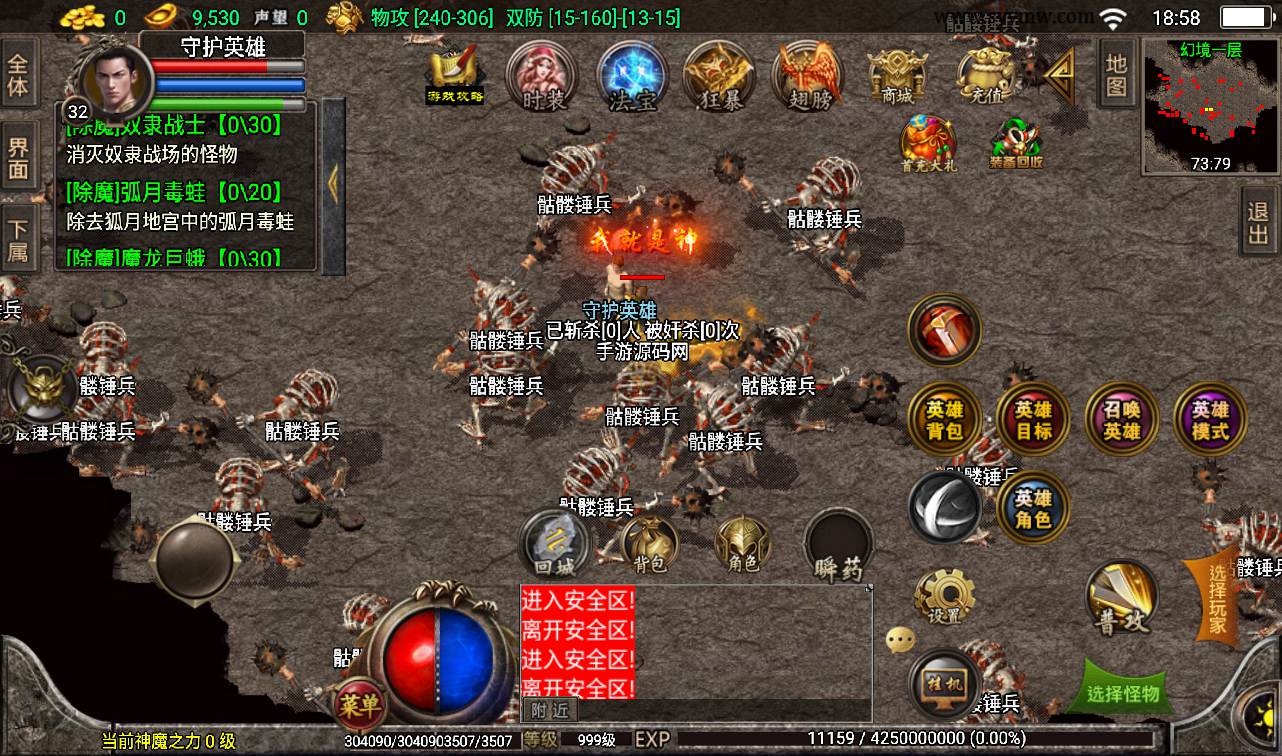Activate the 狂暴 berserk icon
Image resolution: width=1282 pixels, height=756 pixels.
[719, 77]
